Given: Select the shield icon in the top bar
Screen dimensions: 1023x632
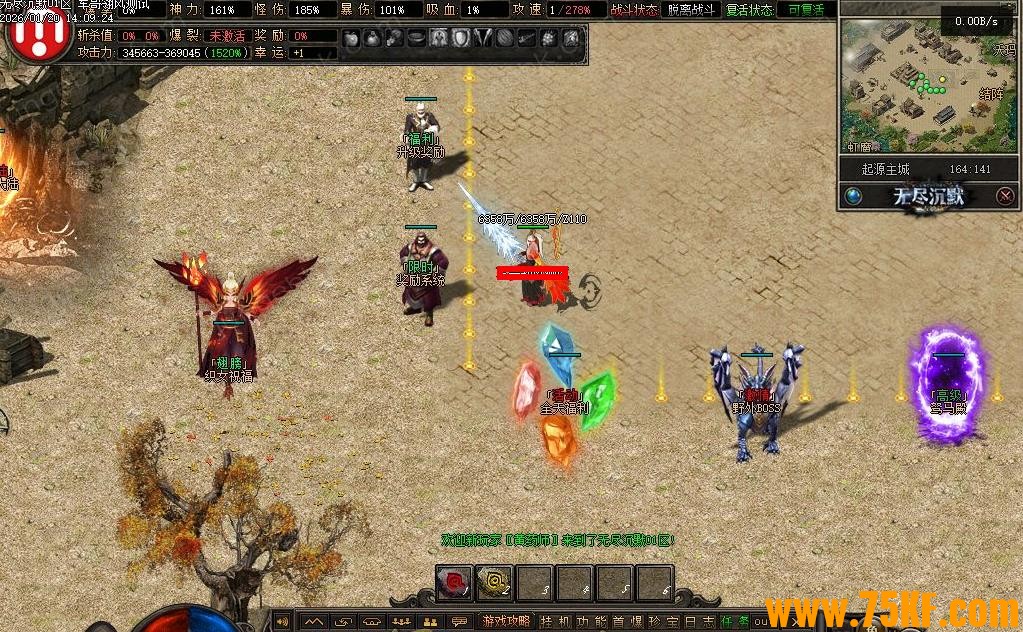Looking at the screenshot, I should (460, 39).
